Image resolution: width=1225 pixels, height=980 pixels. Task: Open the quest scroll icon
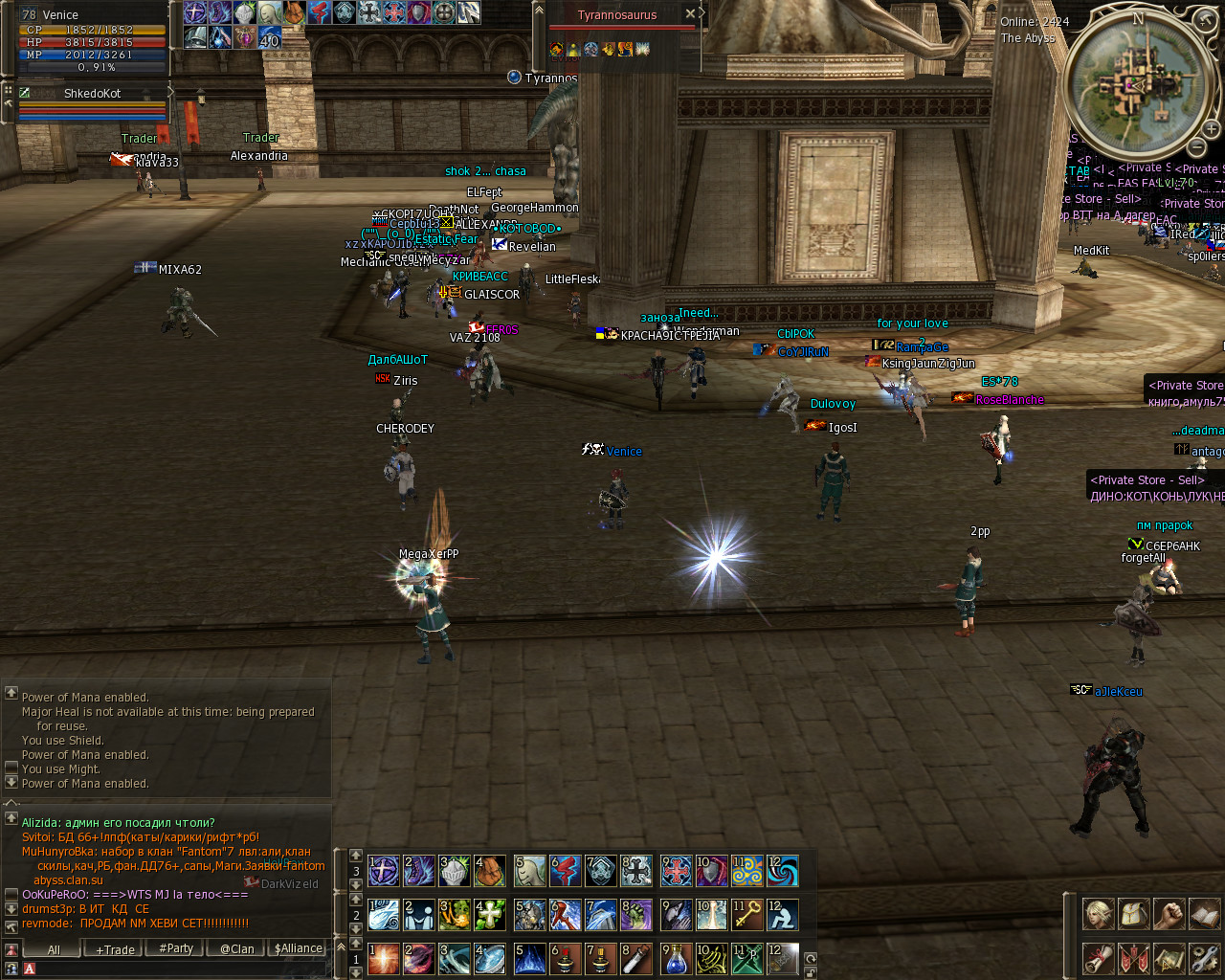tap(1098, 957)
